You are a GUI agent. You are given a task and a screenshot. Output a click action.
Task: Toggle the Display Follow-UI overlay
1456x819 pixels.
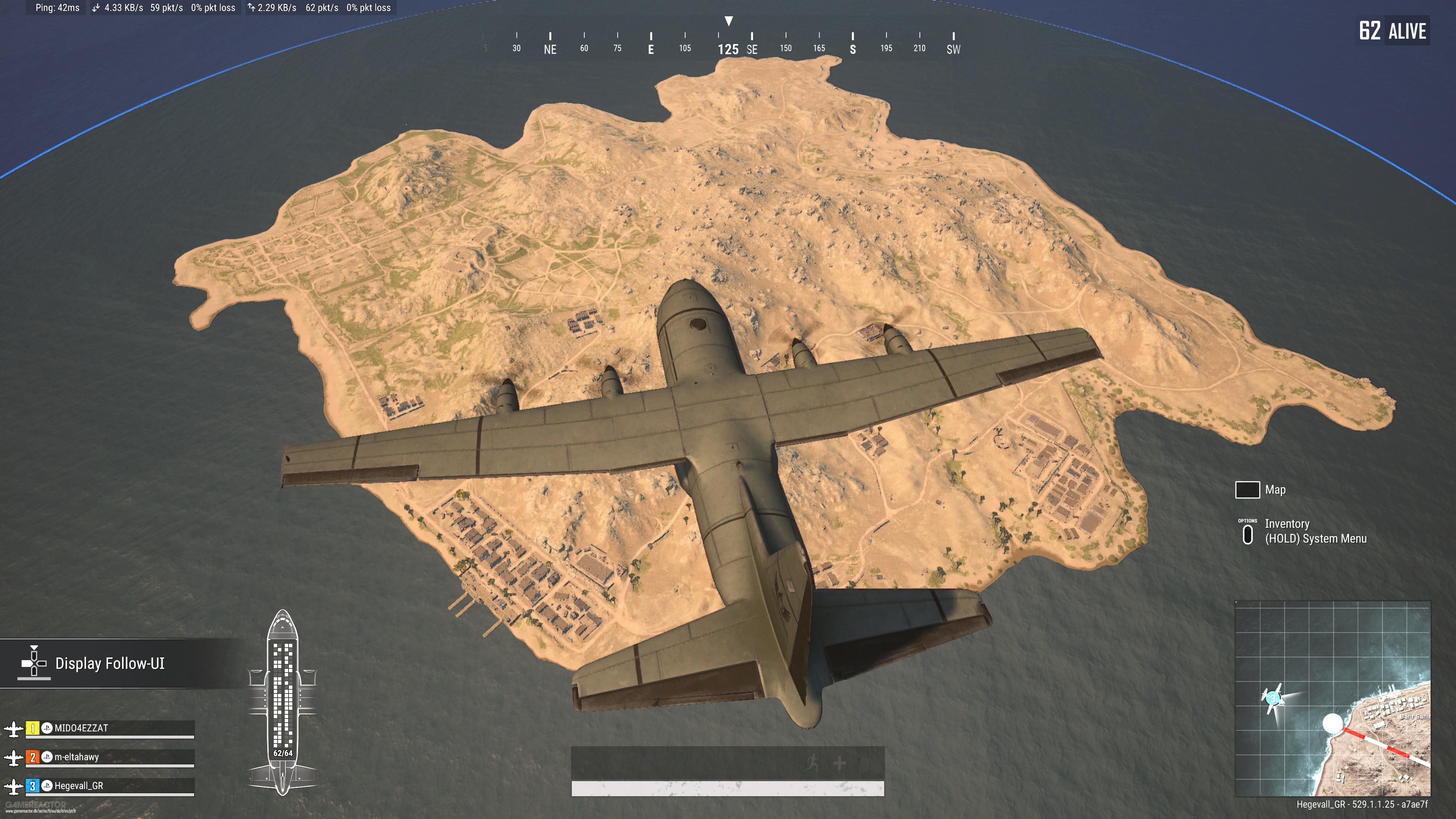point(110,664)
